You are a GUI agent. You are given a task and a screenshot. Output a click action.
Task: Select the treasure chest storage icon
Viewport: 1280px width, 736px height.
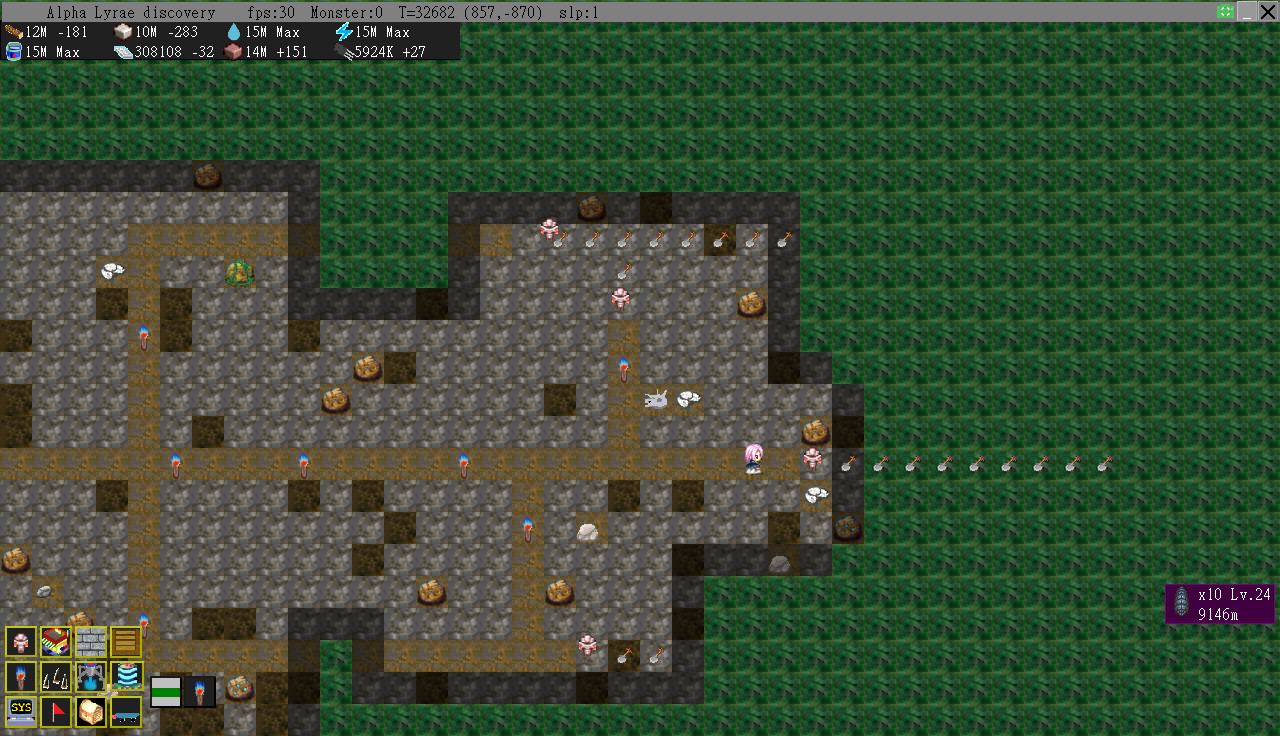pyautogui.click(x=91, y=711)
